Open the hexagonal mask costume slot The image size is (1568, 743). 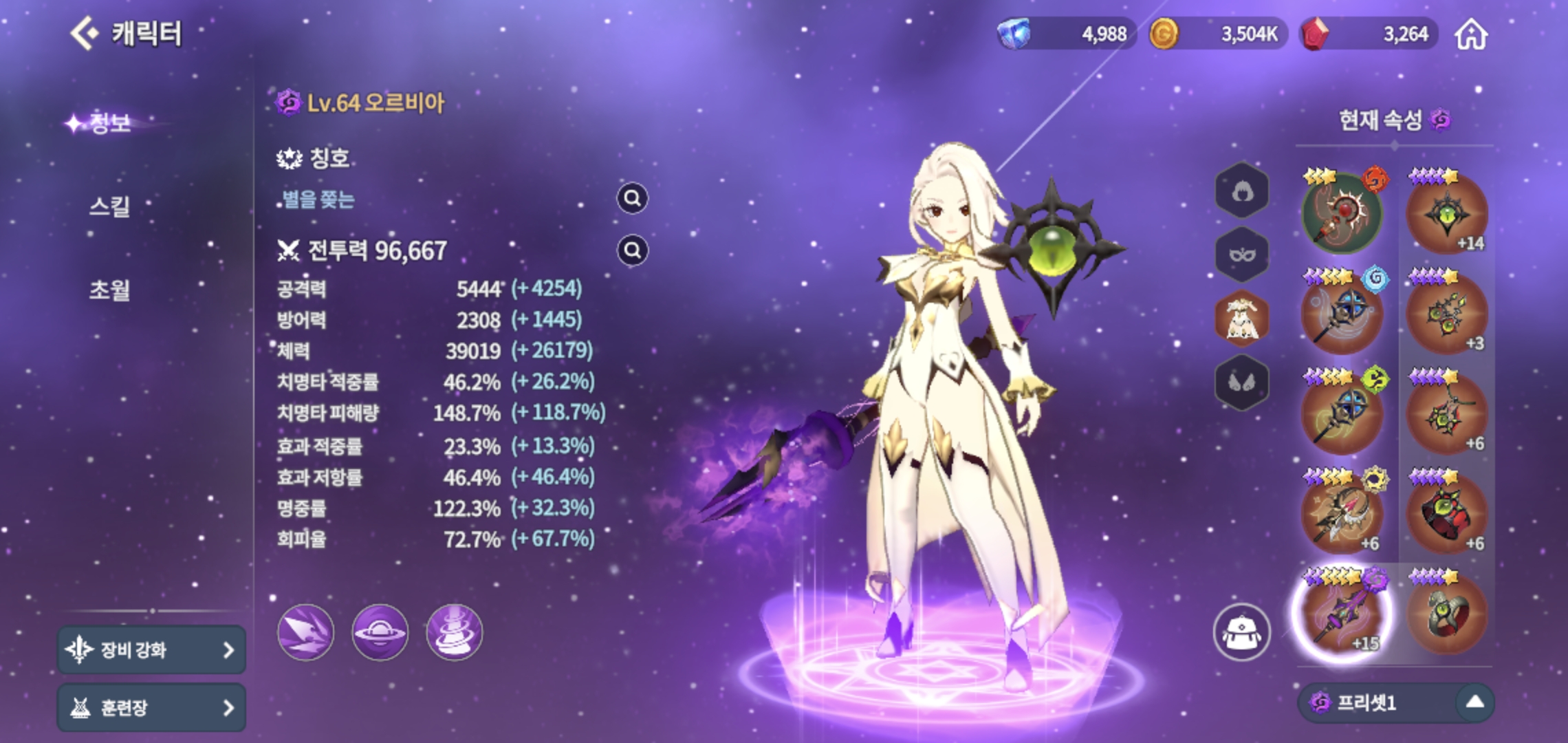(1241, 255)
